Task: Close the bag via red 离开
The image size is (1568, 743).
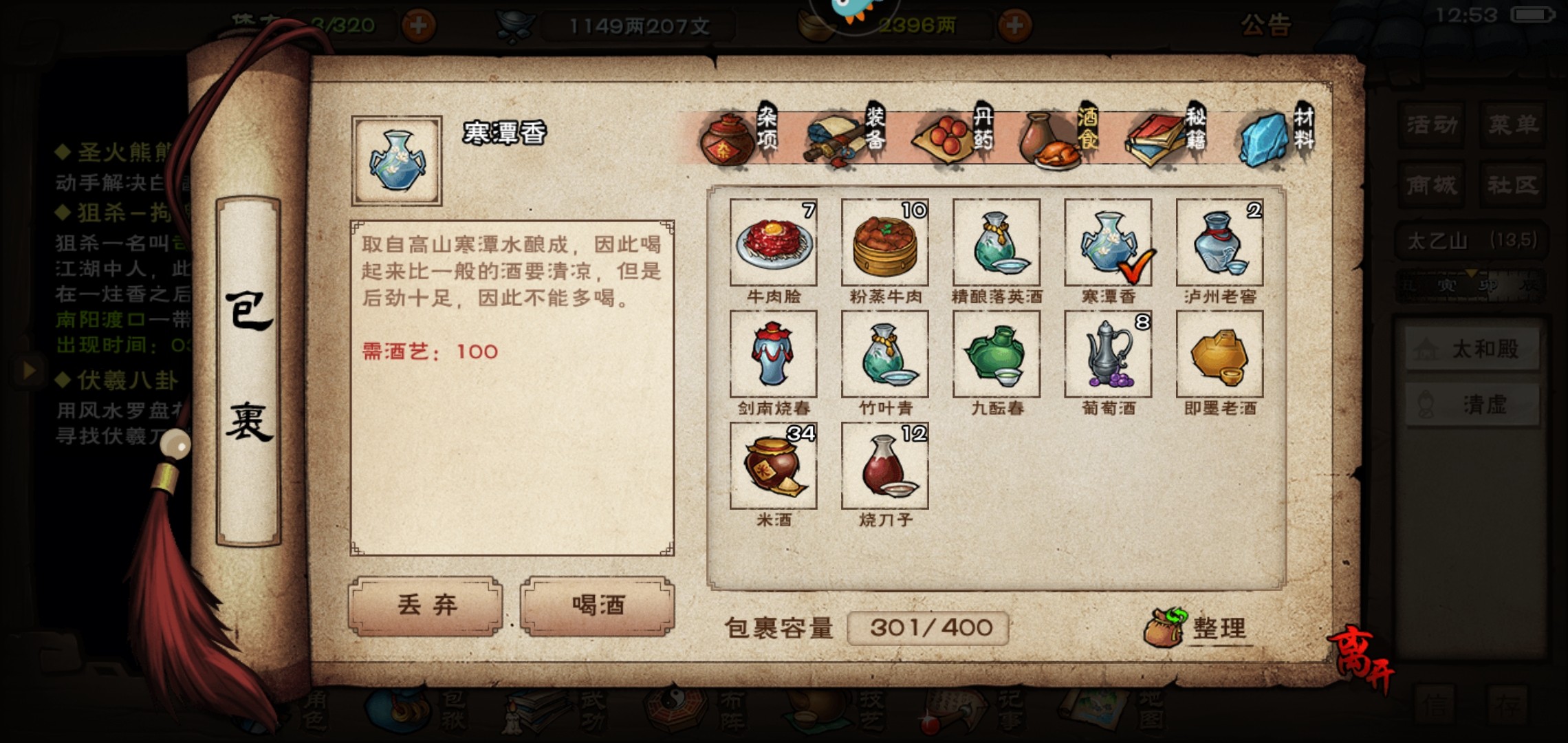Action: tap(1362, 660)
